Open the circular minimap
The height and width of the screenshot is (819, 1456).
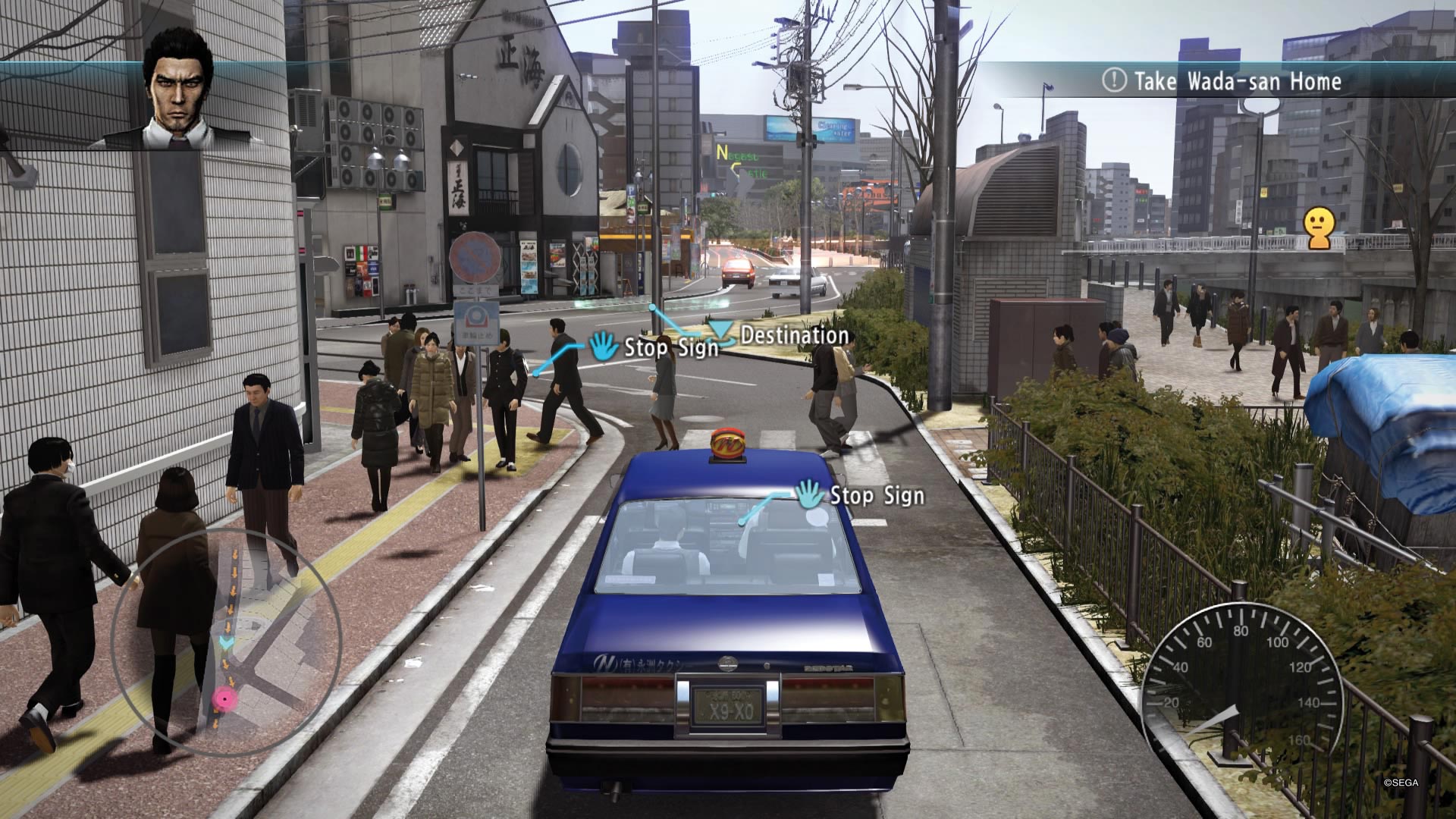point(226,643)
